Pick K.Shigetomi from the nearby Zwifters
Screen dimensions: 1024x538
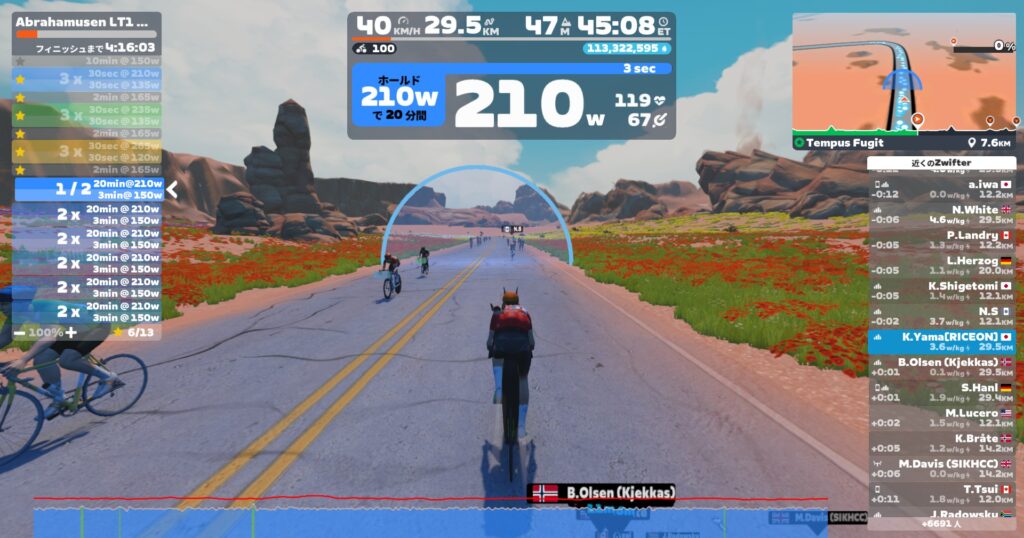point(942,290)
